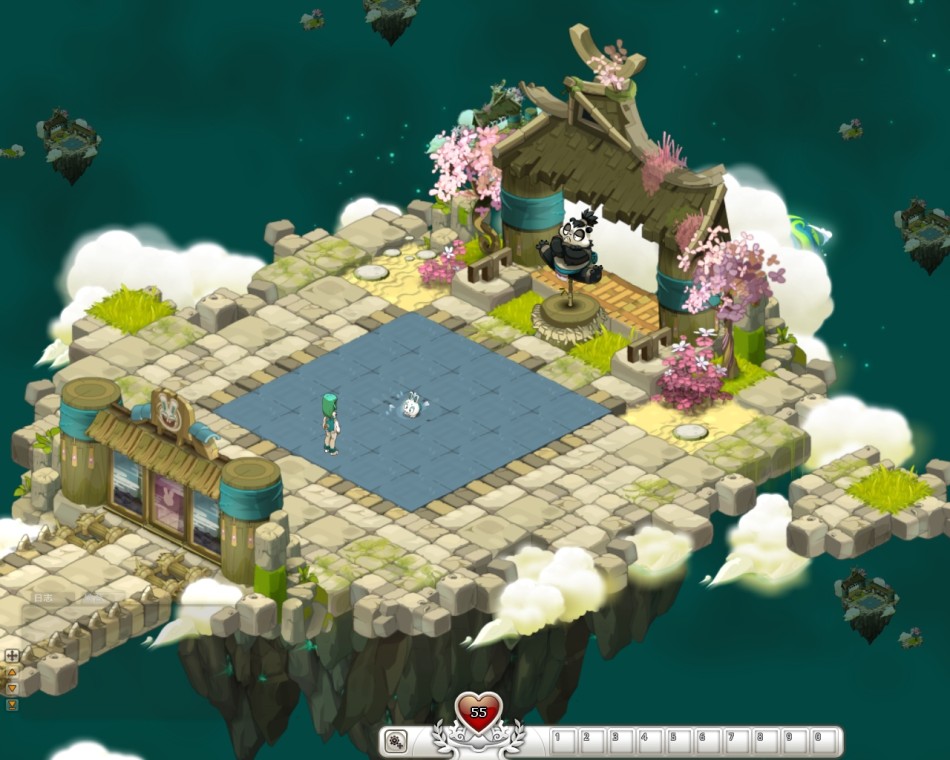Viewport: 950px width, 760px height.
Task: Jump to chat bottom with underlined arrow
Action: tap(12, 704)
